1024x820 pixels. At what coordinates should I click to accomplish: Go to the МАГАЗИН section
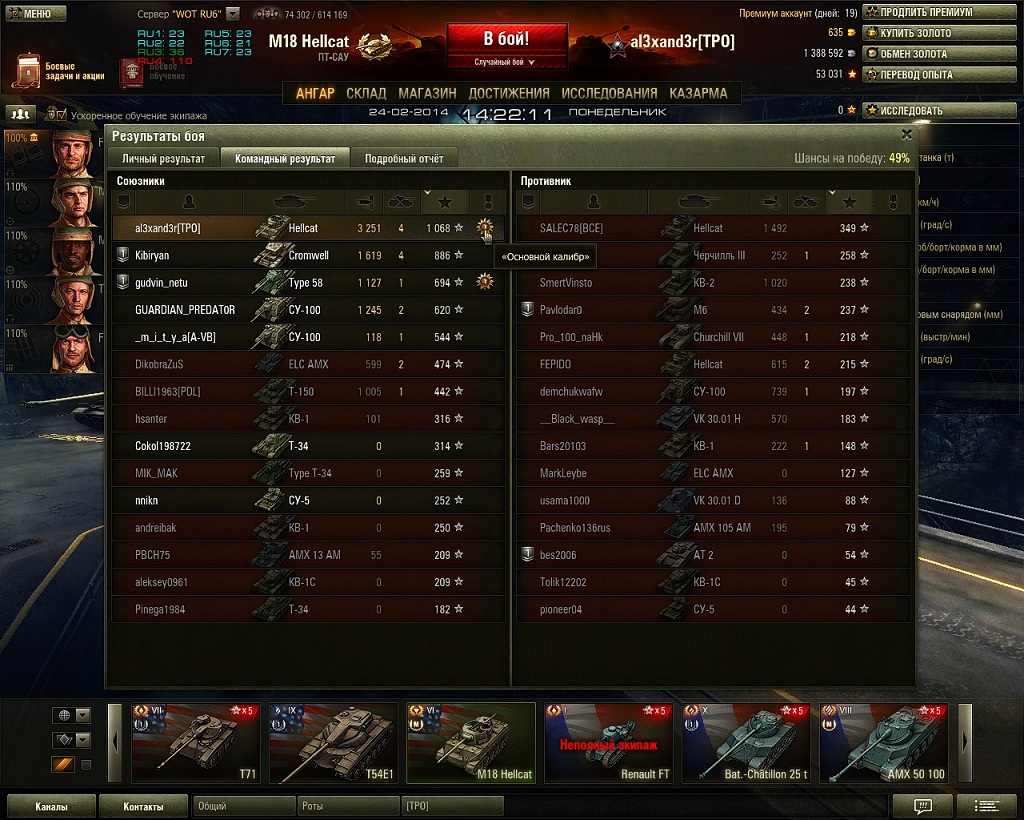tap(427, 93)
